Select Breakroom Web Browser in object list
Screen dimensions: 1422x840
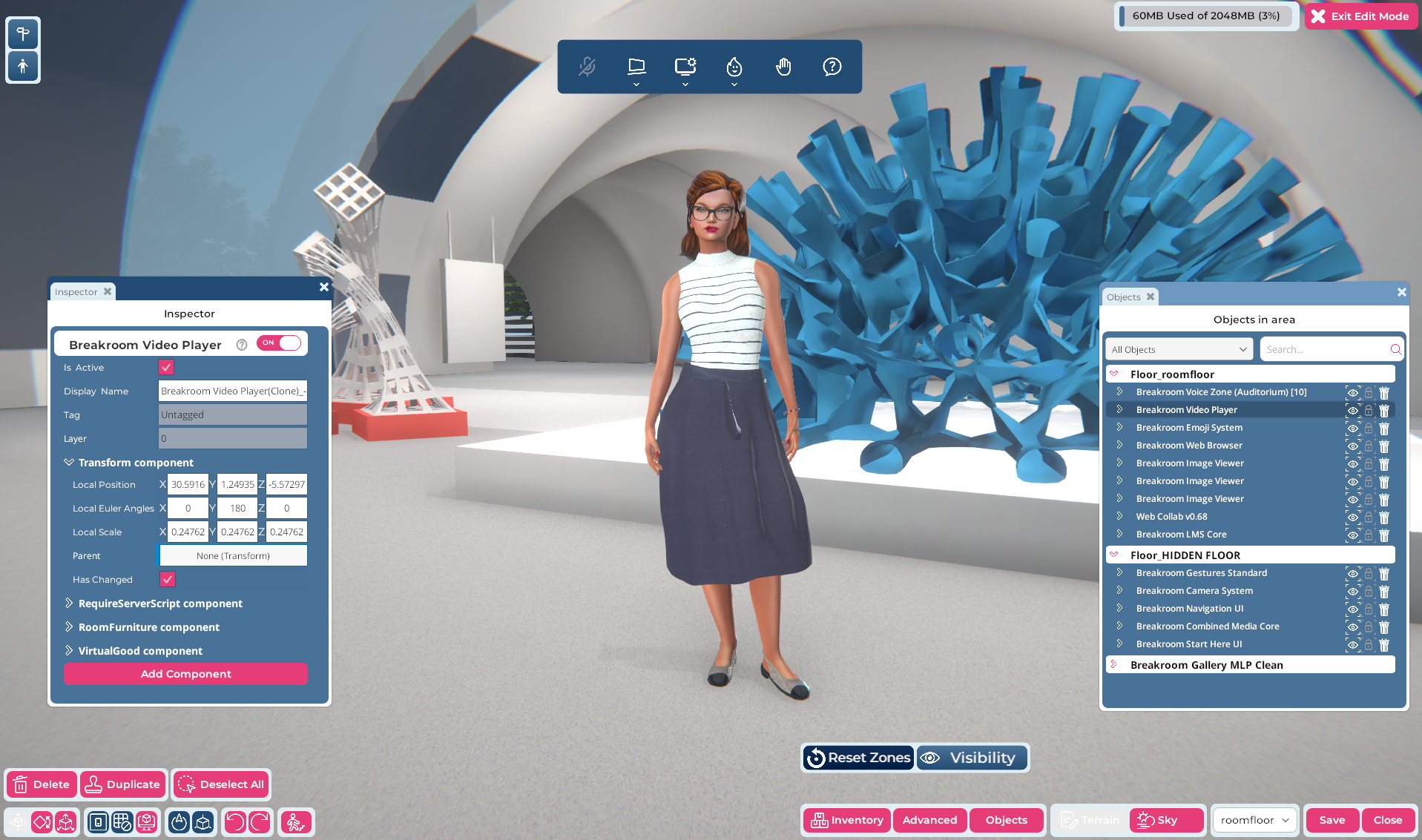[1188, 446]
